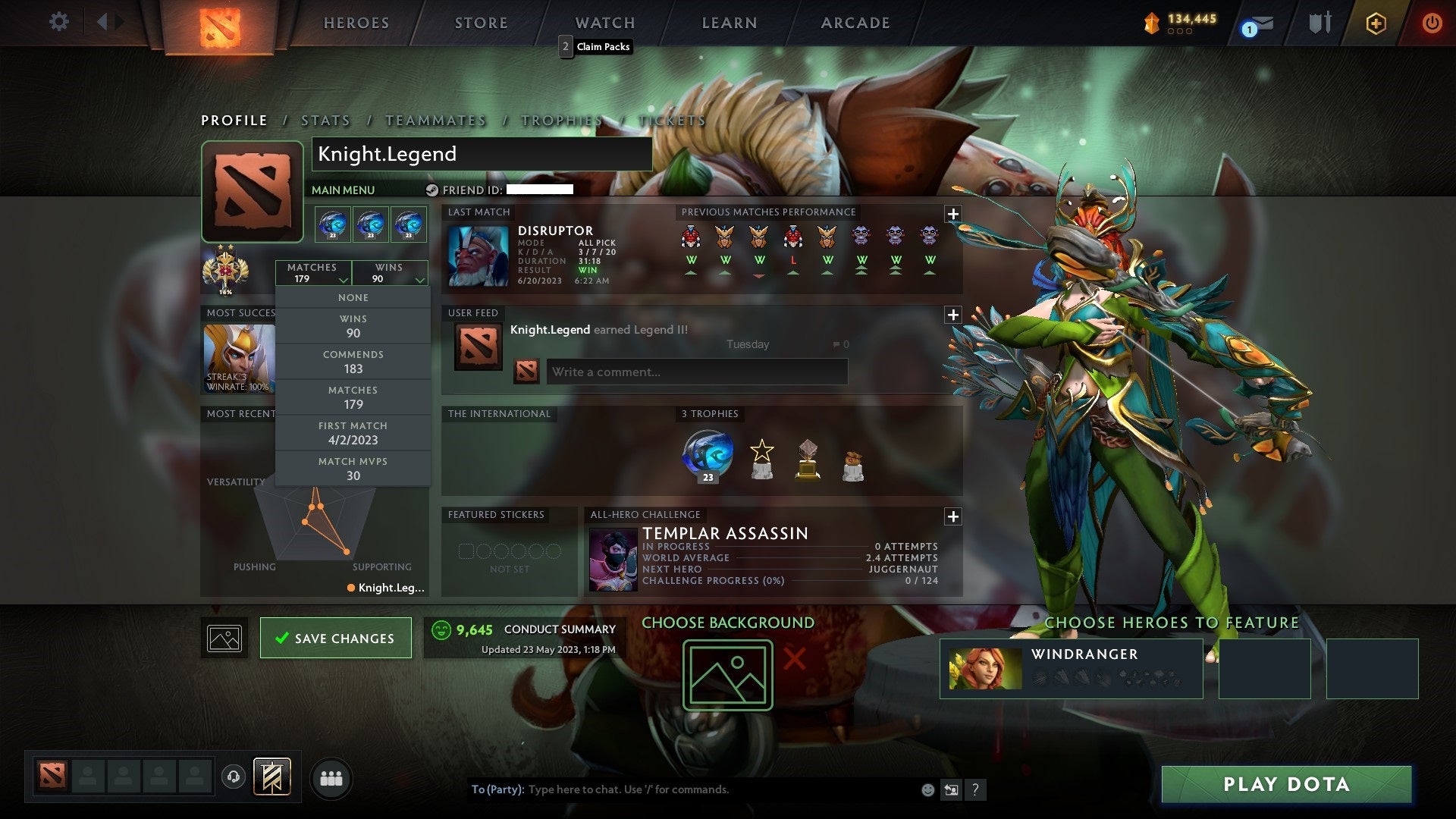Screen dimensions: 1456x819
Task: Switch to the TROPHIES tab
Action: pos(561,120)
